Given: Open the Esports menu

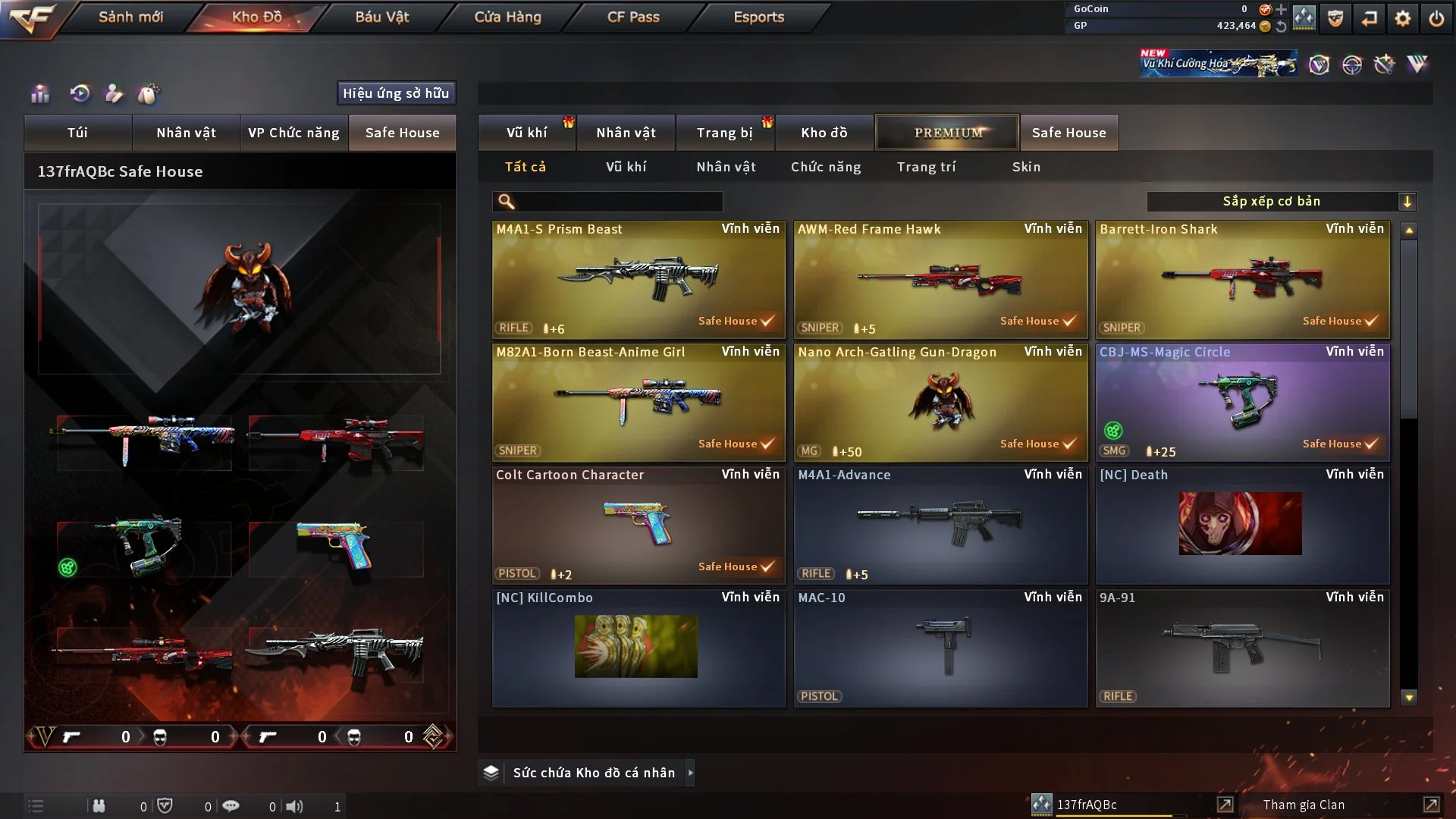Looking at the screenshot, I should (758, 17).
